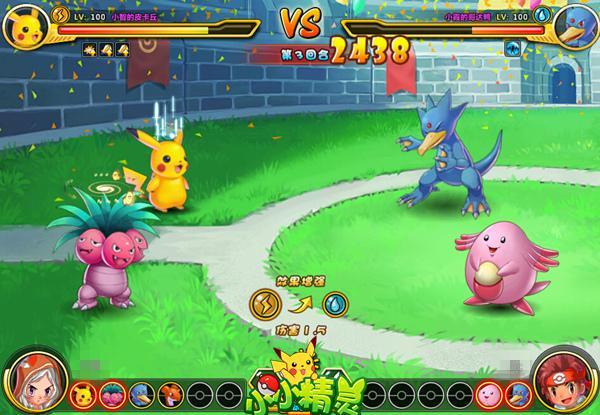Select the opponent's pink Chansey slot
Screen dimensions: 600x415
click(486, 390)
